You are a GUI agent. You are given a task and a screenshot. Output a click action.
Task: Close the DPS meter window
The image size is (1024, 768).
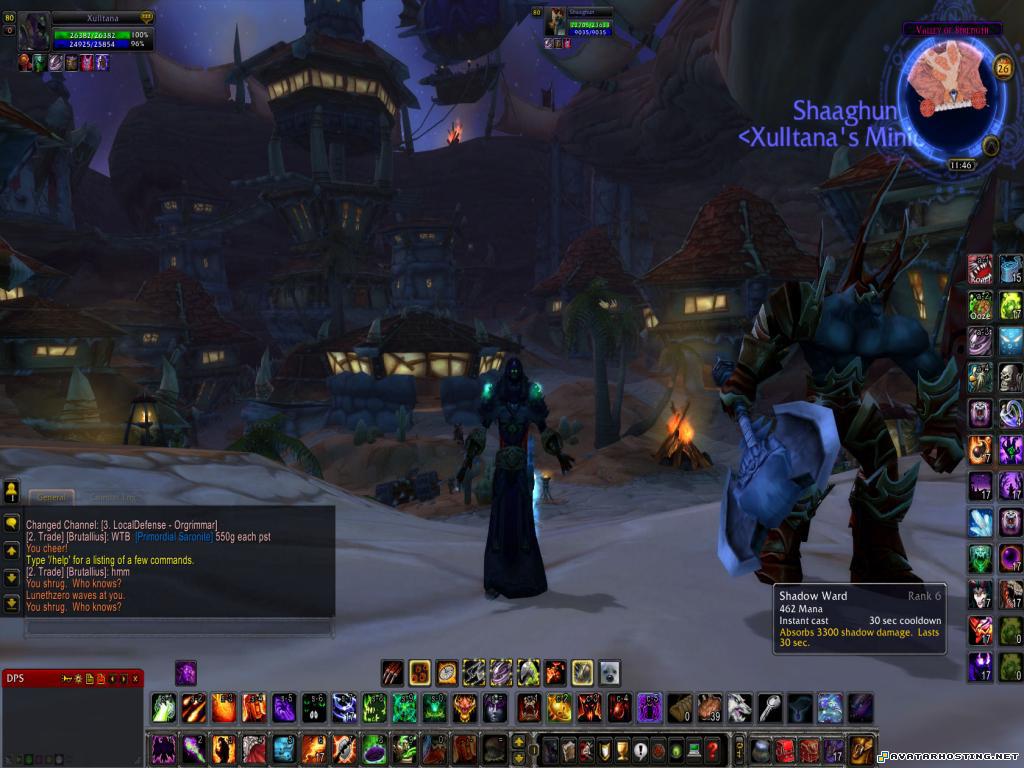(x=135, y=679)
